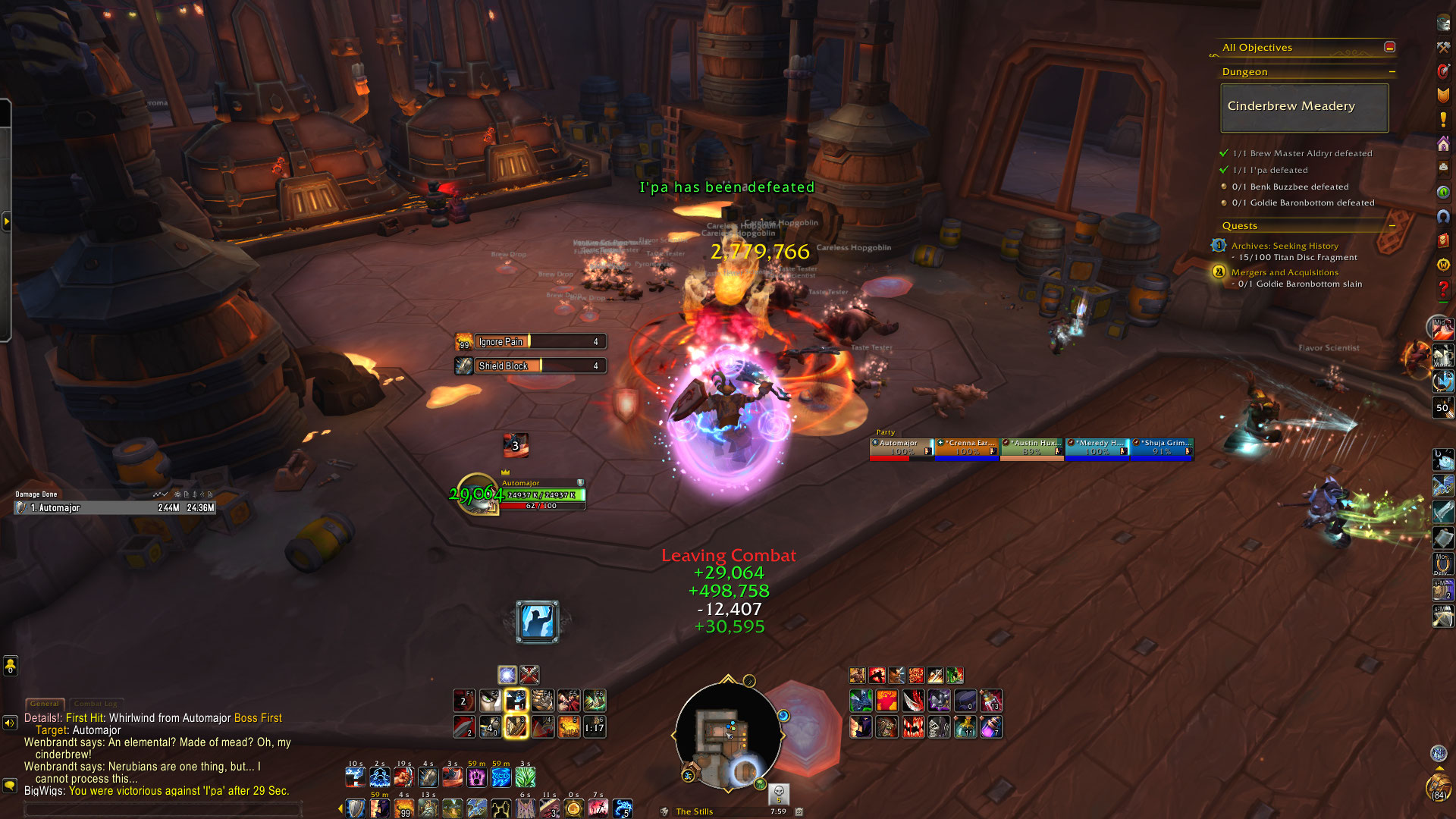Collapse the Quests section header

coord(1392,226)
